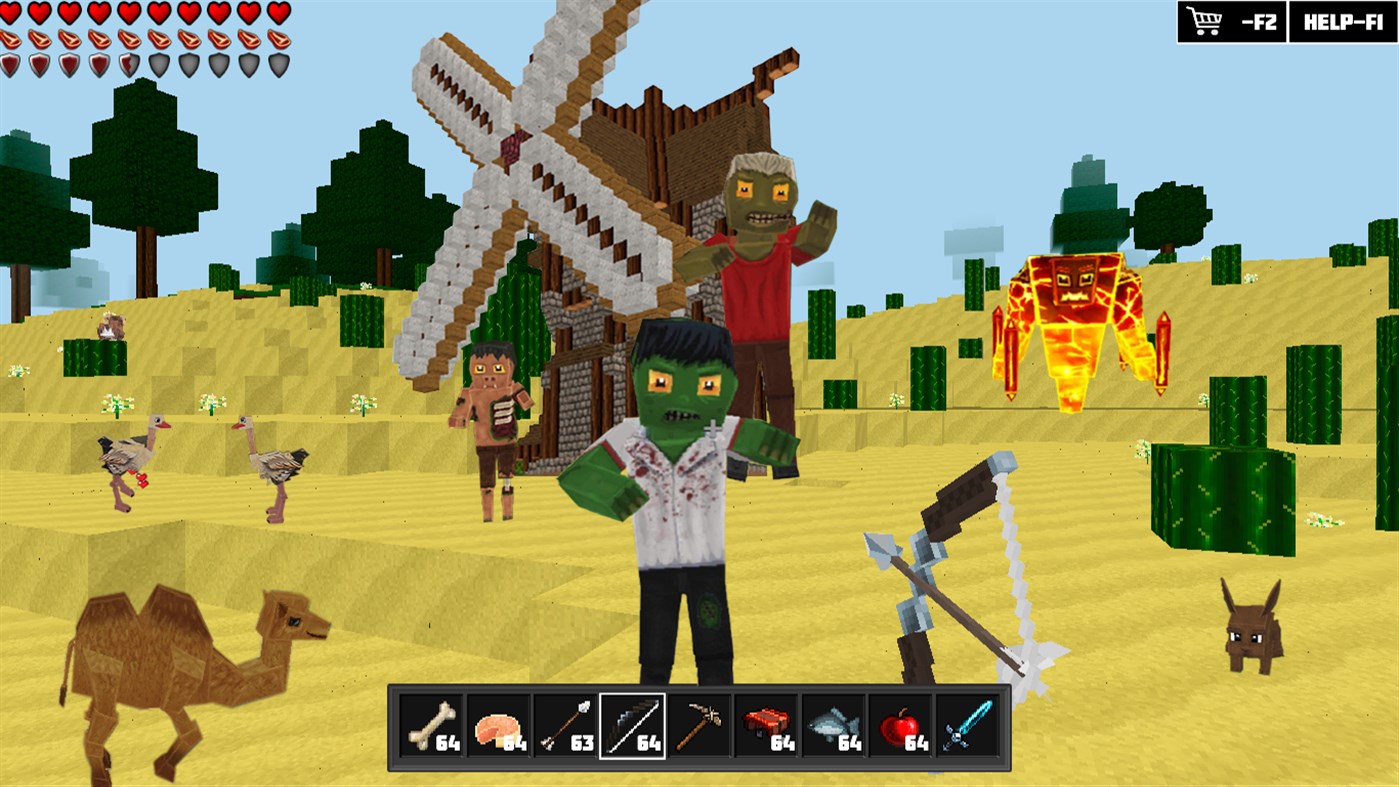Click the last heart on the right
The height and width of the screenshot is (787, 1399).
point(278,13)
